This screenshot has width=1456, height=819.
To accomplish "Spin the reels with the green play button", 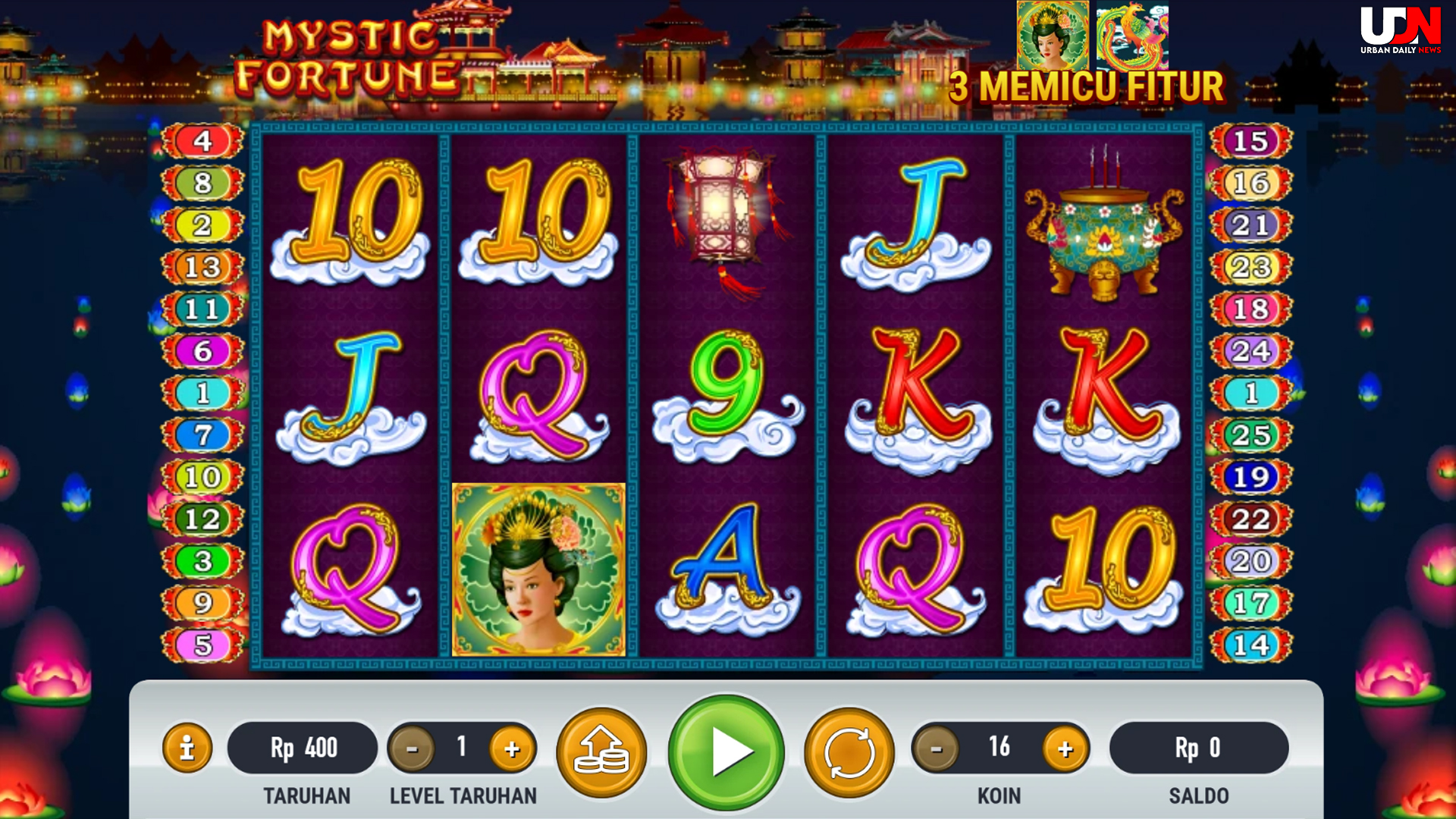I will tap(726, 752).
